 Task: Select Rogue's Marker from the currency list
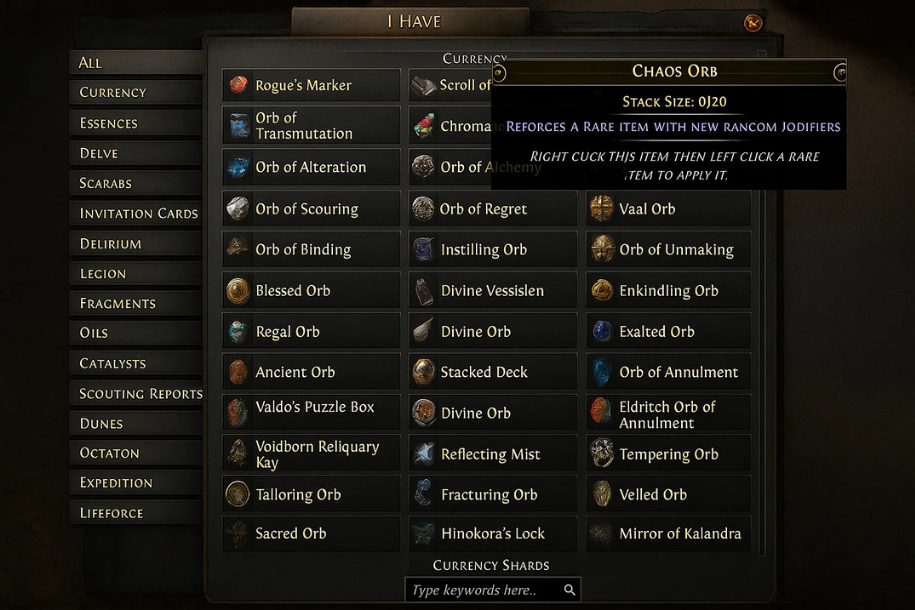311,86
